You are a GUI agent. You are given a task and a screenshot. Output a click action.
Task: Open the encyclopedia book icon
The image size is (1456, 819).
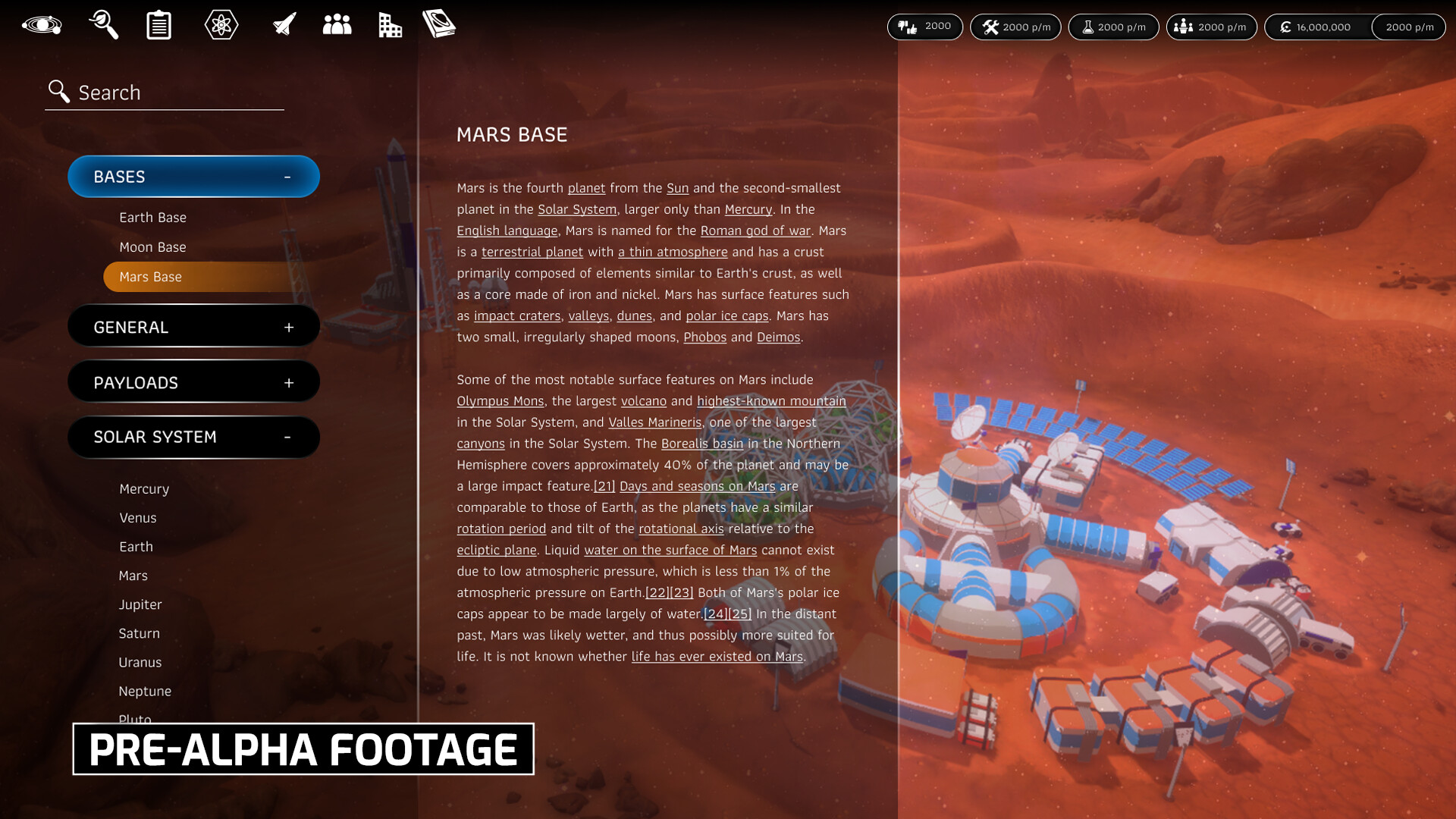click(440, 24)
